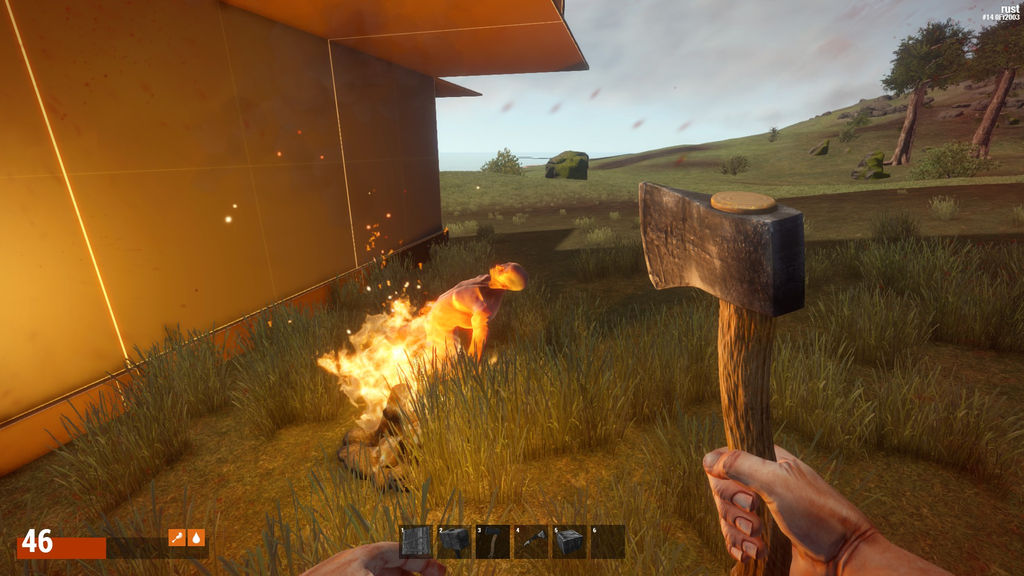The image size is (1024, 576).
Task: Select the wooden barricade in hotbar slot 1
Action: pyautogui.click(x=416, y=541)
